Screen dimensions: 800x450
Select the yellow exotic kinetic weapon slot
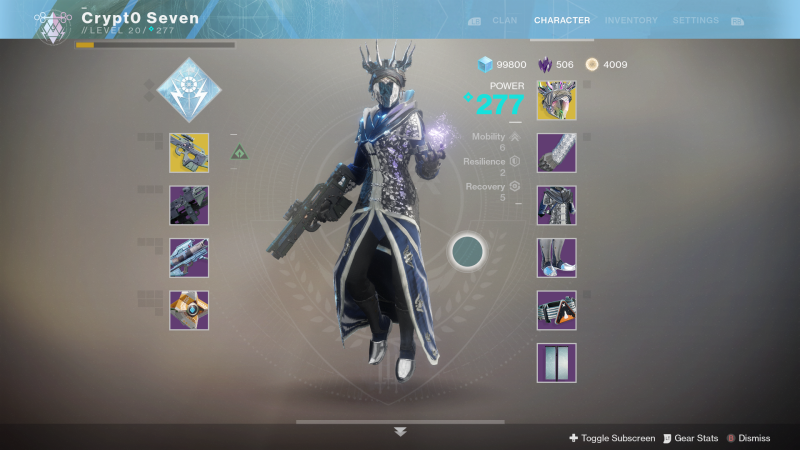point(189,153)
